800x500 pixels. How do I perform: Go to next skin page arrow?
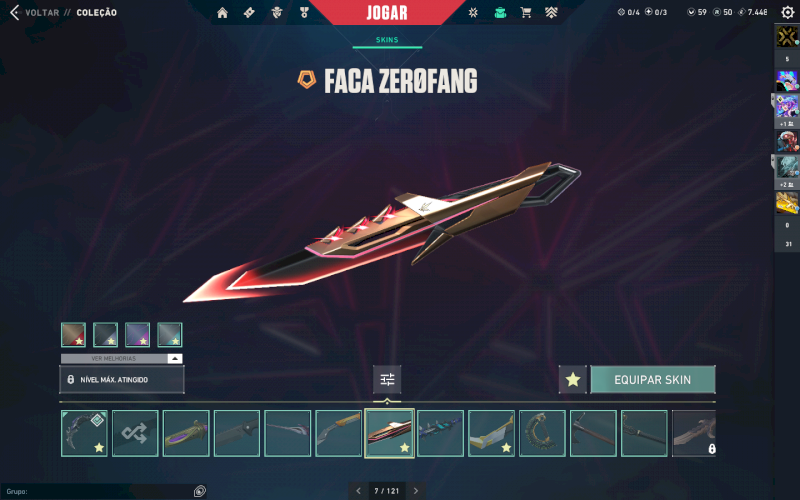[416, 491]
